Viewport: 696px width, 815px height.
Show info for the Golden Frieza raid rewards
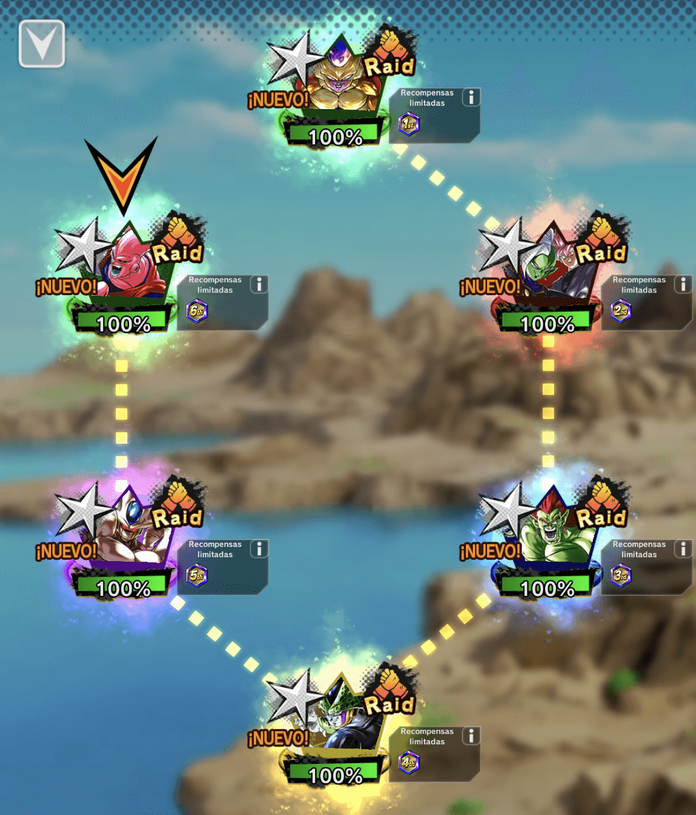(470, 97)
